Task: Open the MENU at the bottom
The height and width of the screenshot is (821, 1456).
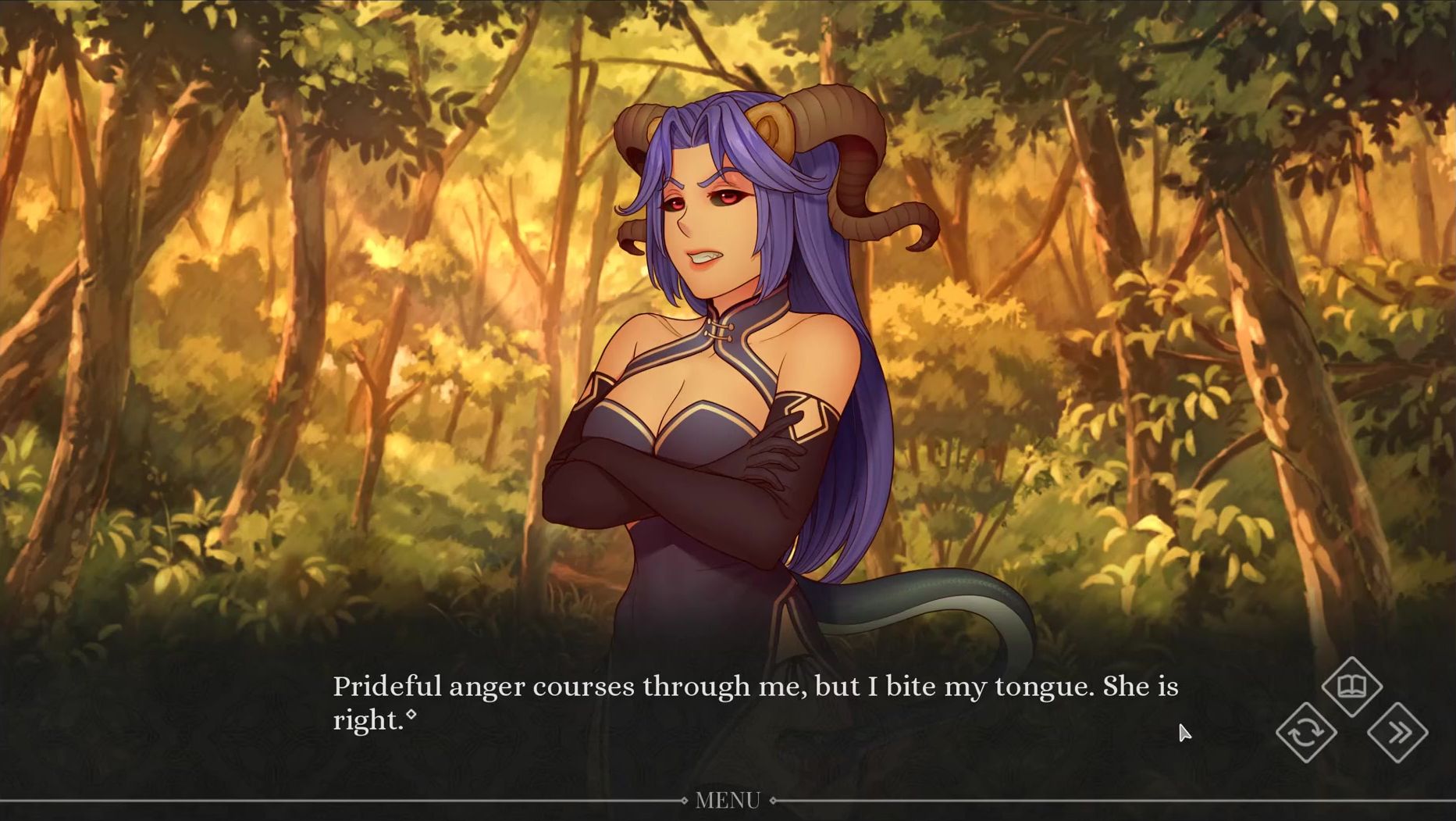Action: pos(728,801)
